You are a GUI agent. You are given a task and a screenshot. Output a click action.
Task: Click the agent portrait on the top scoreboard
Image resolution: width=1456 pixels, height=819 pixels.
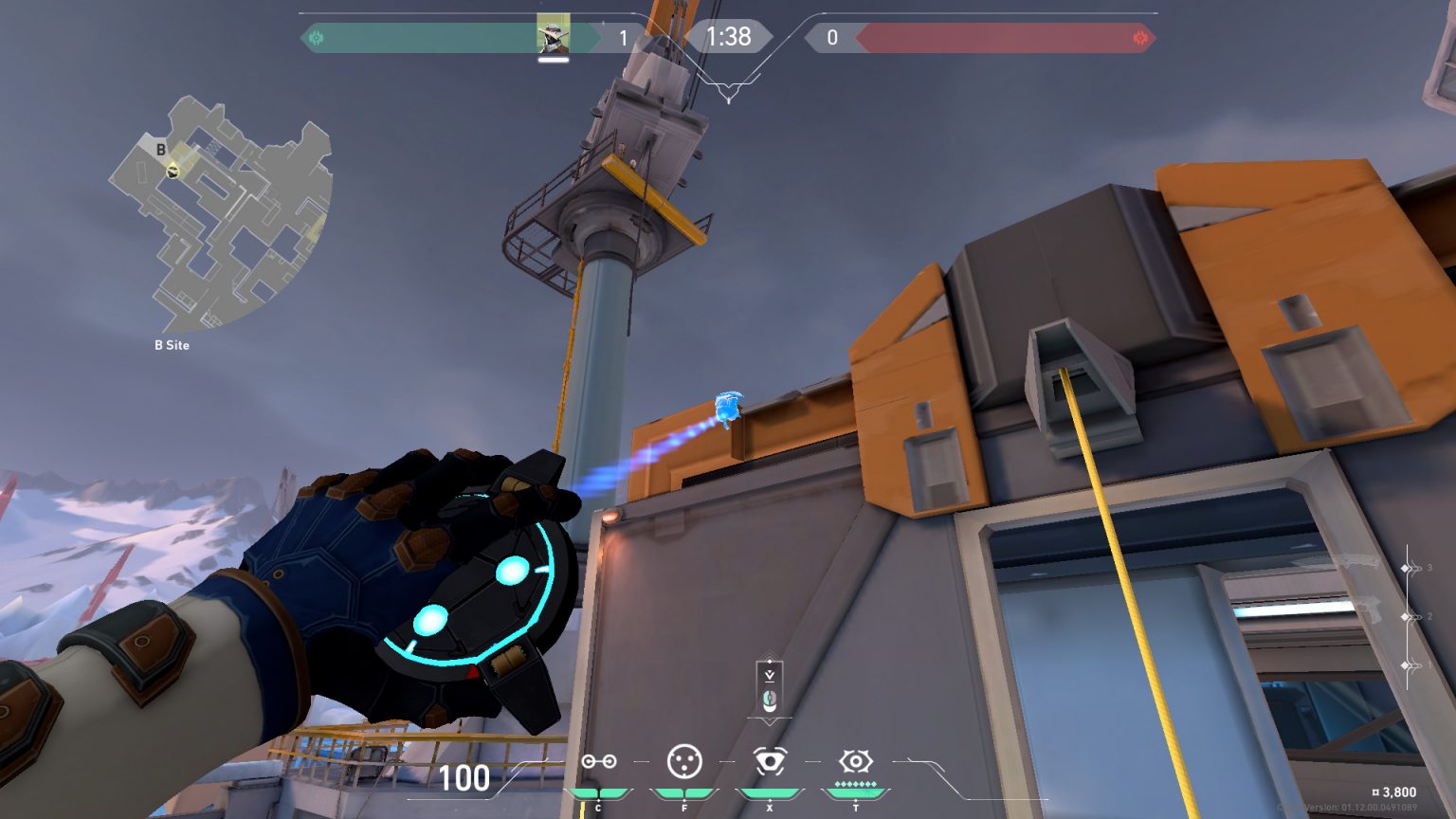pyautogui.click(x=552, y=34)
